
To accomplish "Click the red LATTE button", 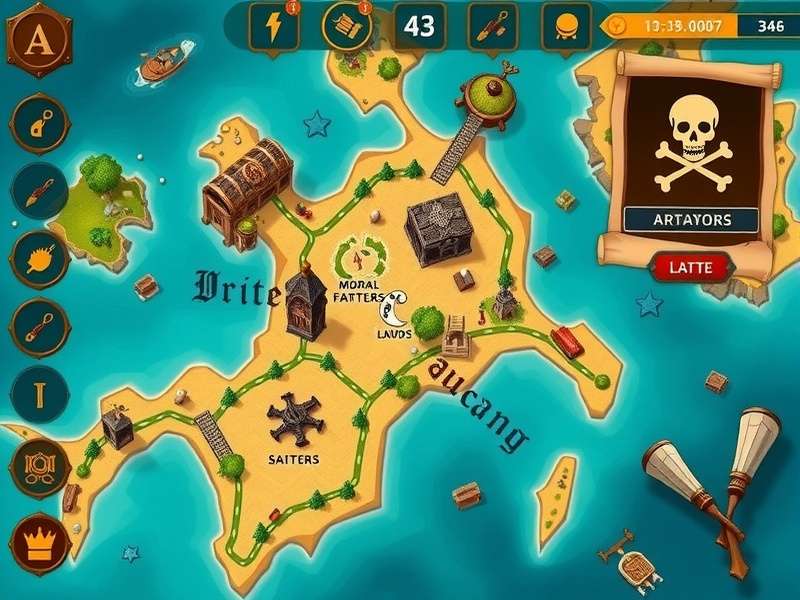I will (693, 266).
